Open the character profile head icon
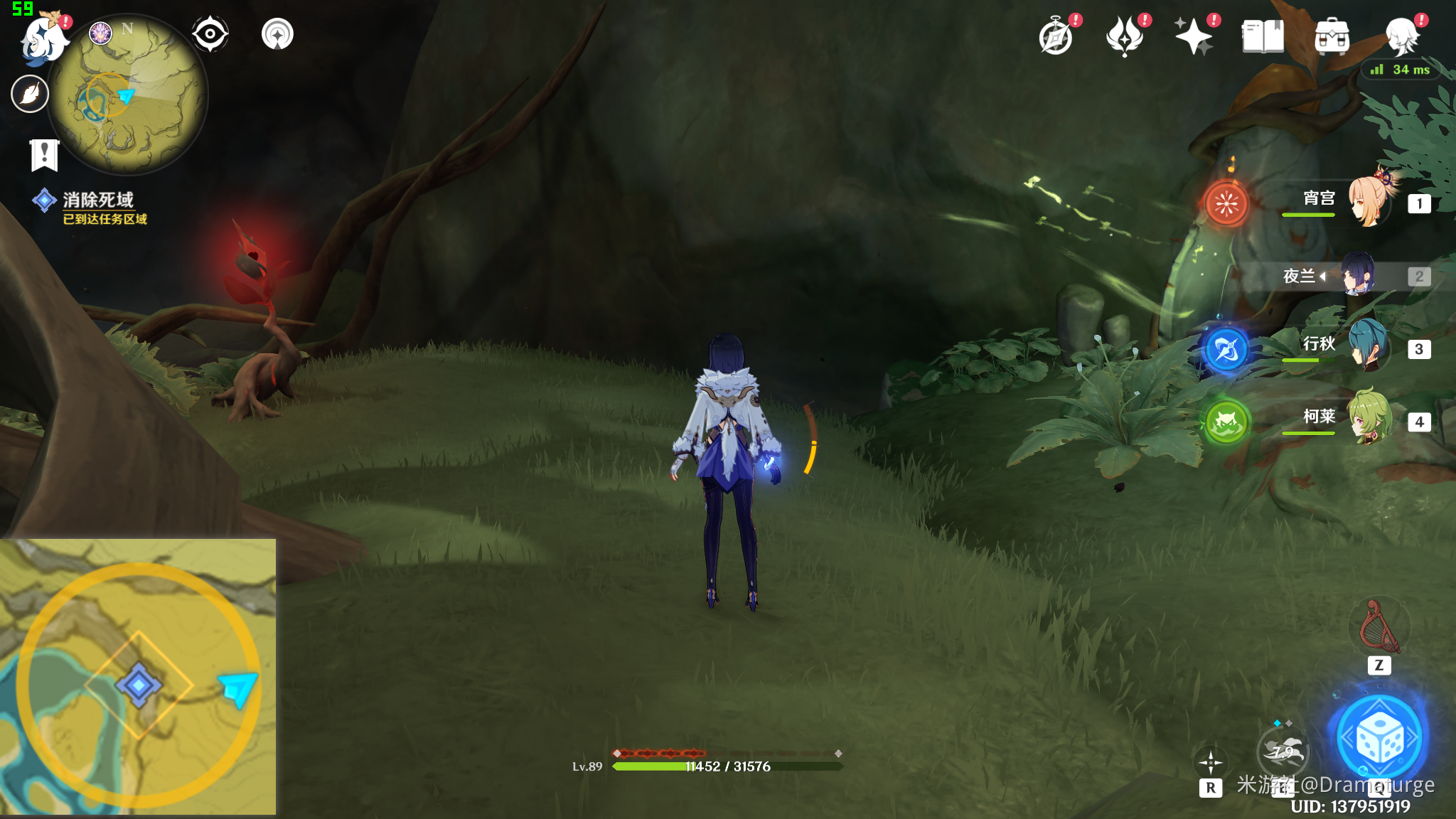1456x819 pixels. pyautogui.click(x=1403, y=37)
